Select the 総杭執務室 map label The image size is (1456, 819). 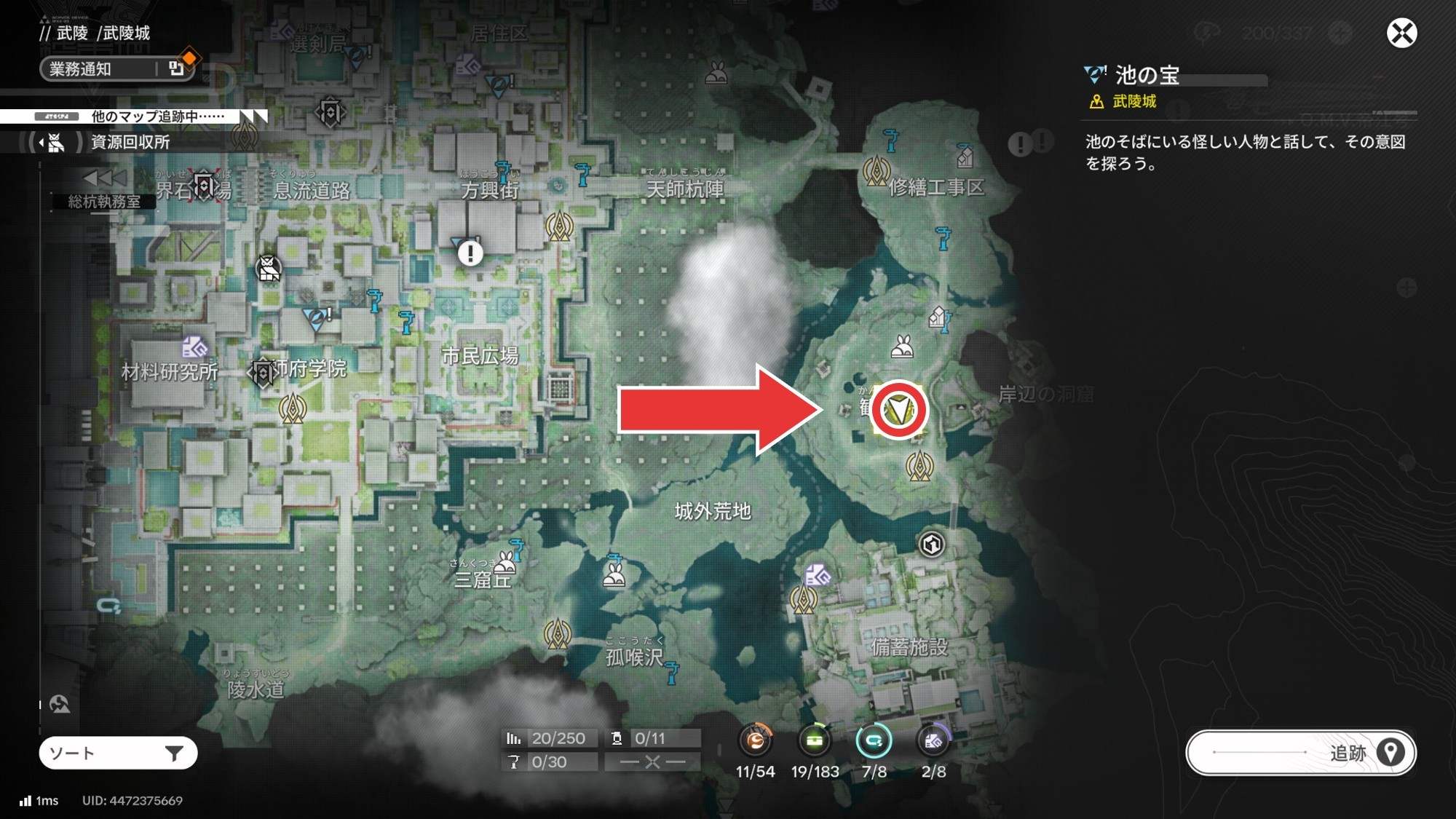click(104, 202)
